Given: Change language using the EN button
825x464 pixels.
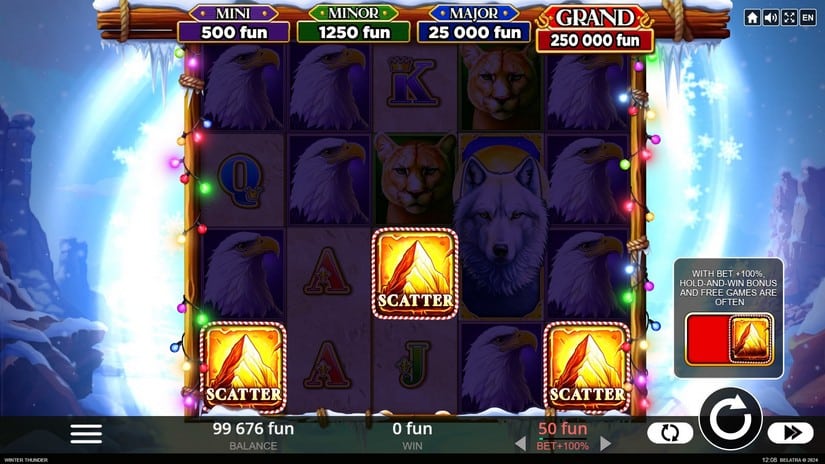Looking at the screenshot, I should [x=807, y=18].
